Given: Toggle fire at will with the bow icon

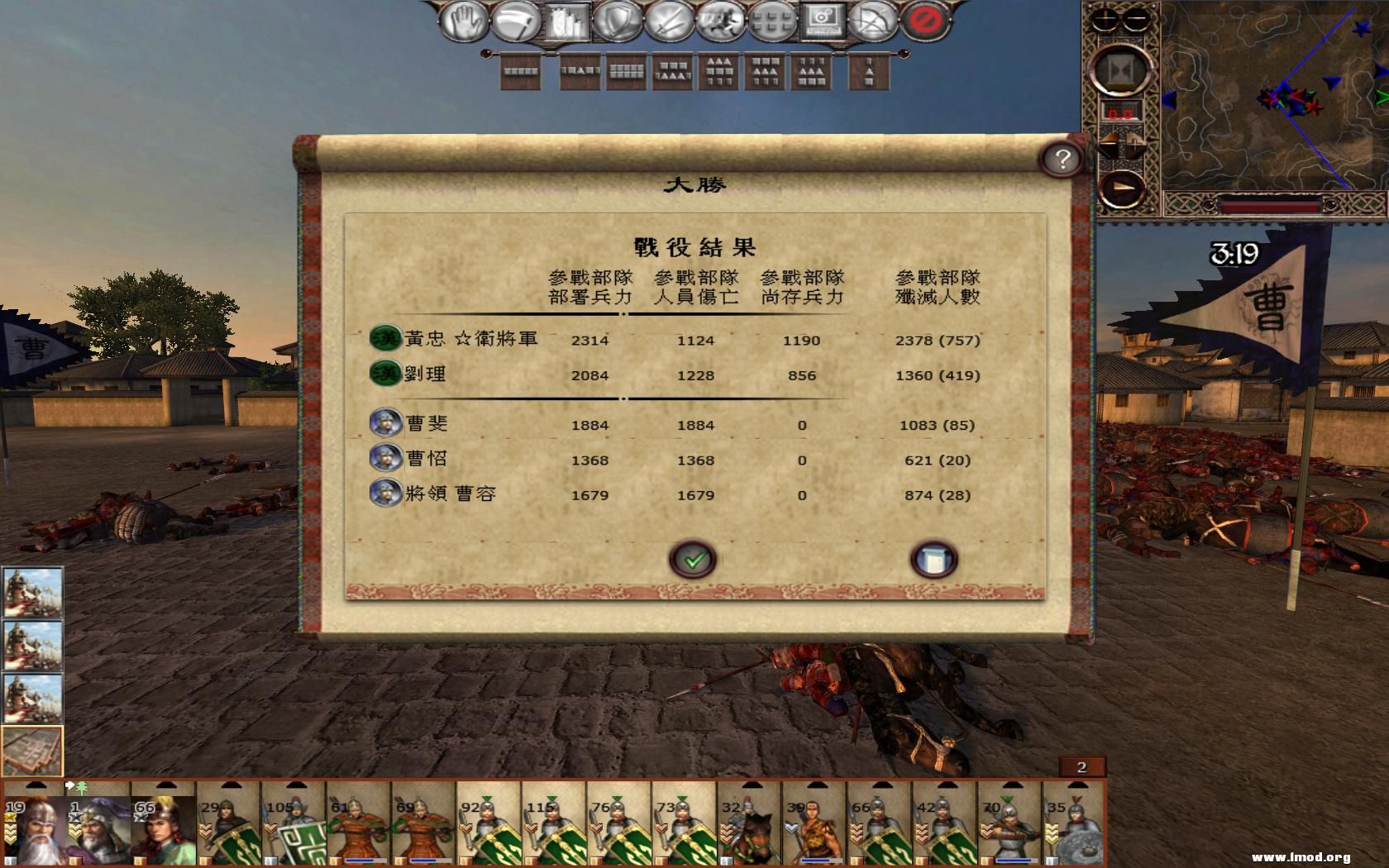Looking at the screenshot, I should 872,21.
